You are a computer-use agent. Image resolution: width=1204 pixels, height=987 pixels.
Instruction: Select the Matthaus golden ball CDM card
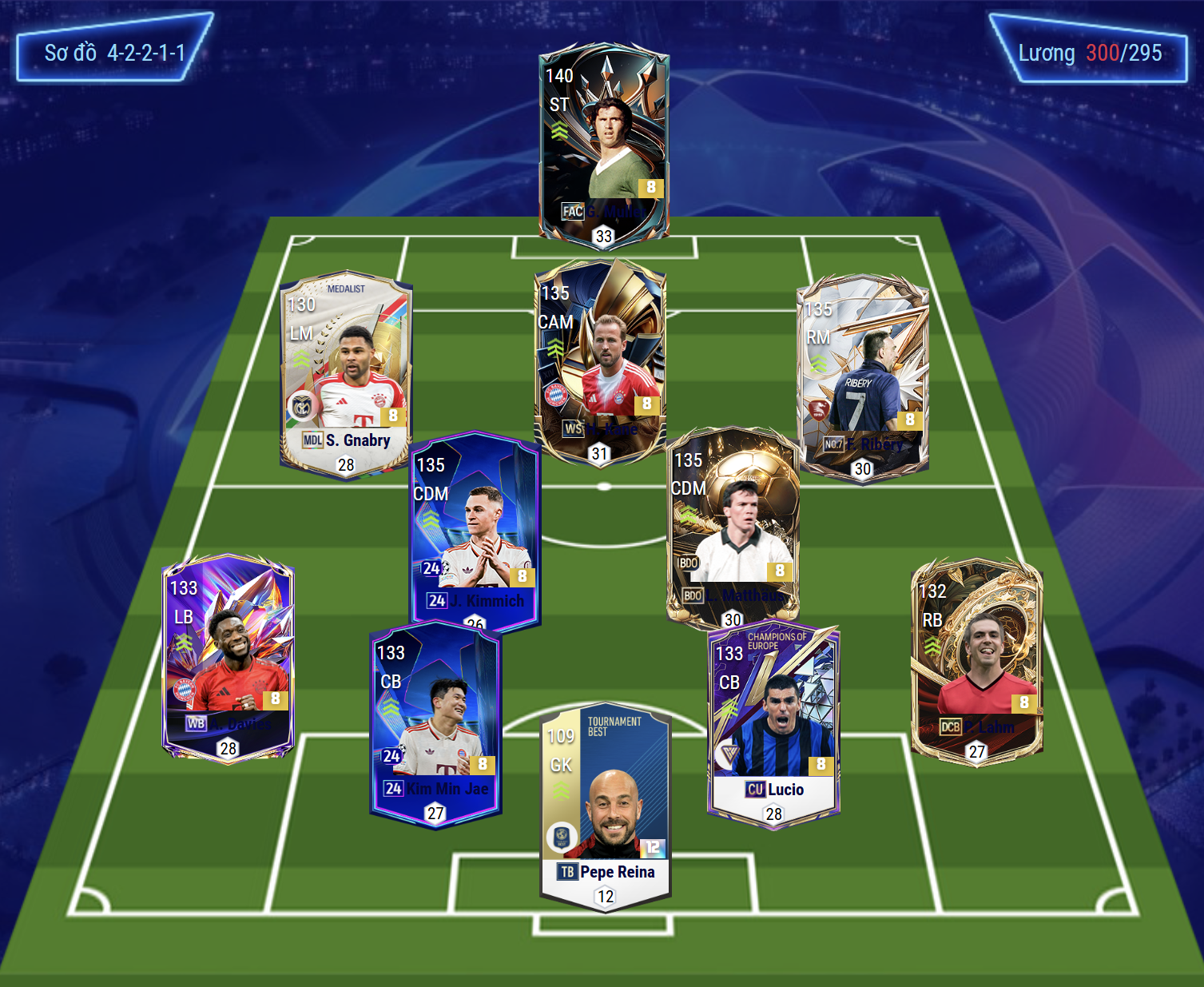(x=733, y=527)
